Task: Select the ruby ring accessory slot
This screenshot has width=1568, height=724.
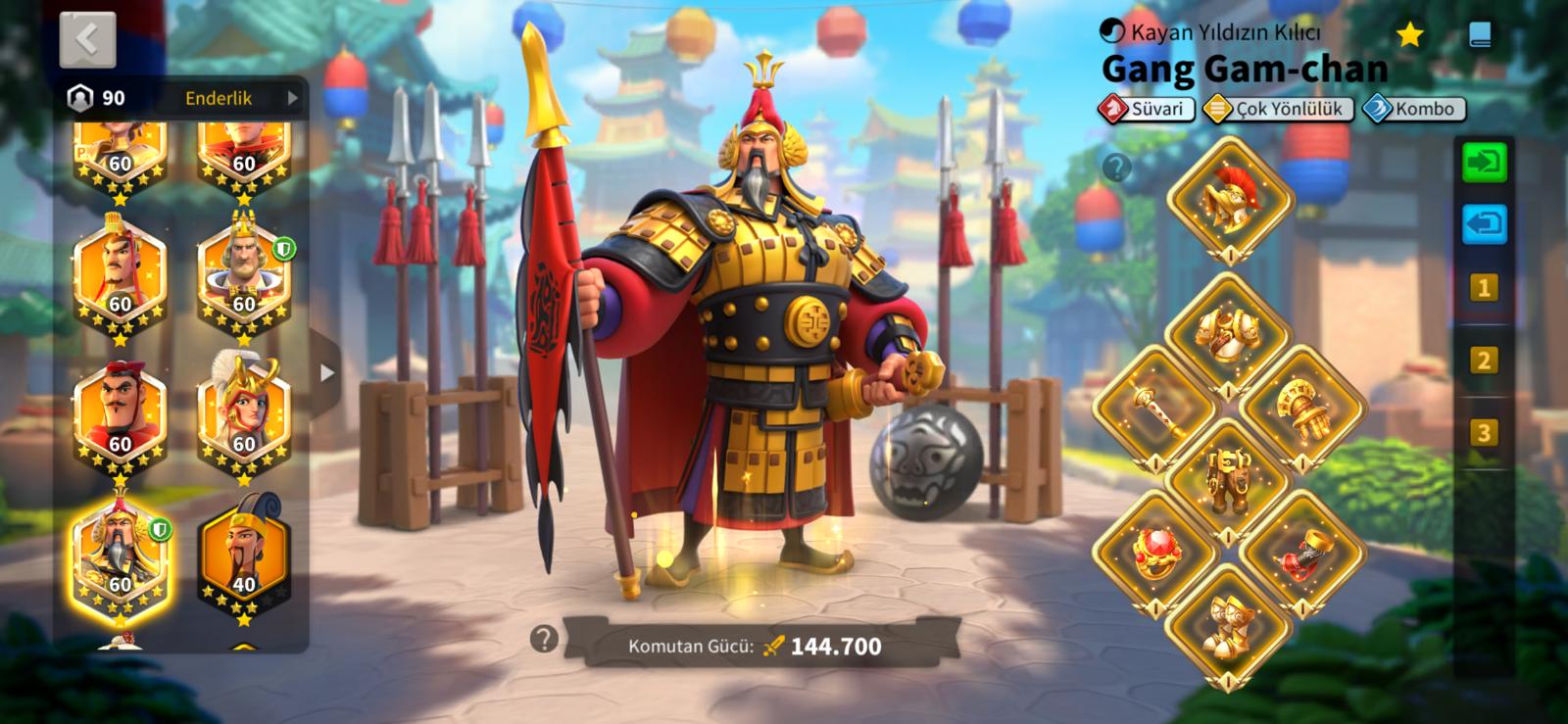Action: point(1155,552)
